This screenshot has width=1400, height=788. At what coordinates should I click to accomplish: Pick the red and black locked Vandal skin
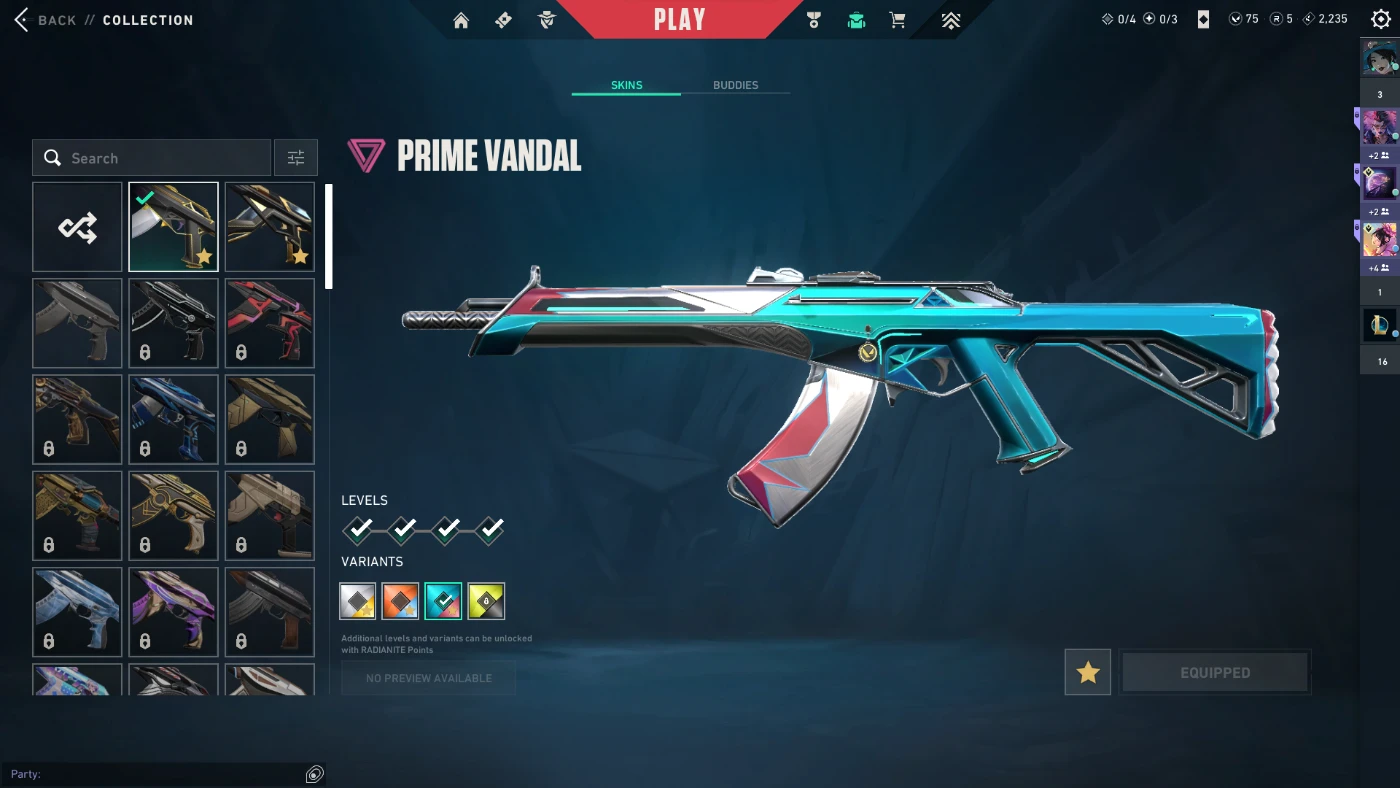coord(269,323)
